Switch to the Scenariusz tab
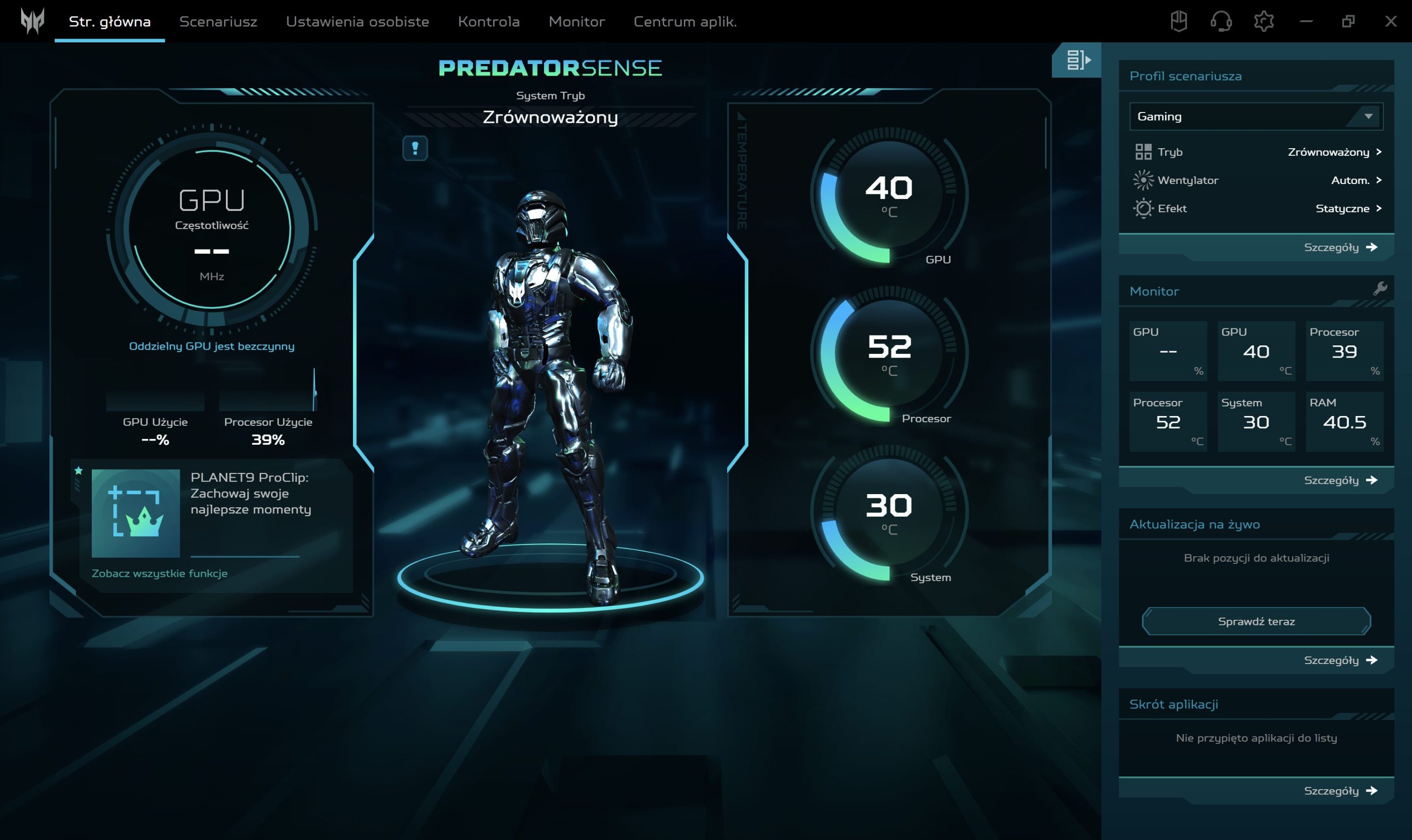The width and height of the screenshot is (1412, 840). (218, 22)
